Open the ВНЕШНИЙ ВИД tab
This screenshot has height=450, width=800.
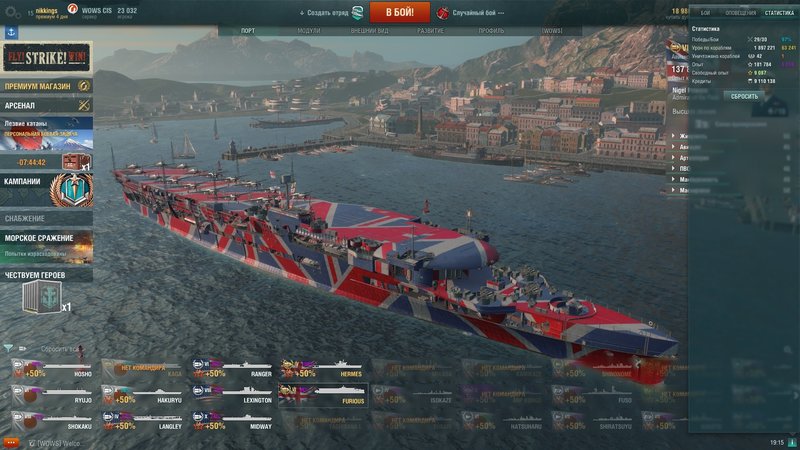(x=369, y=31)
